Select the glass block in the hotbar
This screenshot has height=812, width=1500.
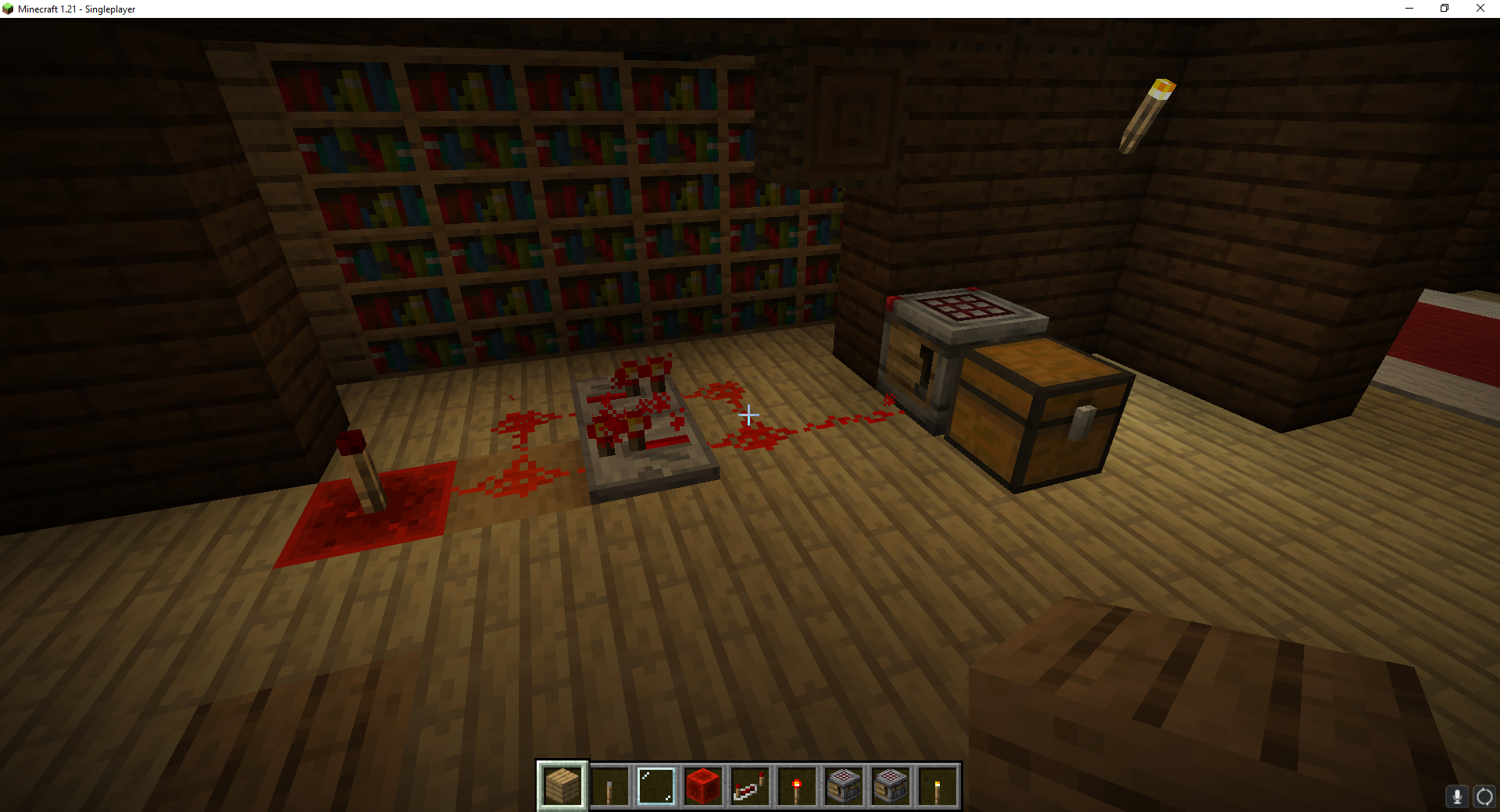(656, 785)
